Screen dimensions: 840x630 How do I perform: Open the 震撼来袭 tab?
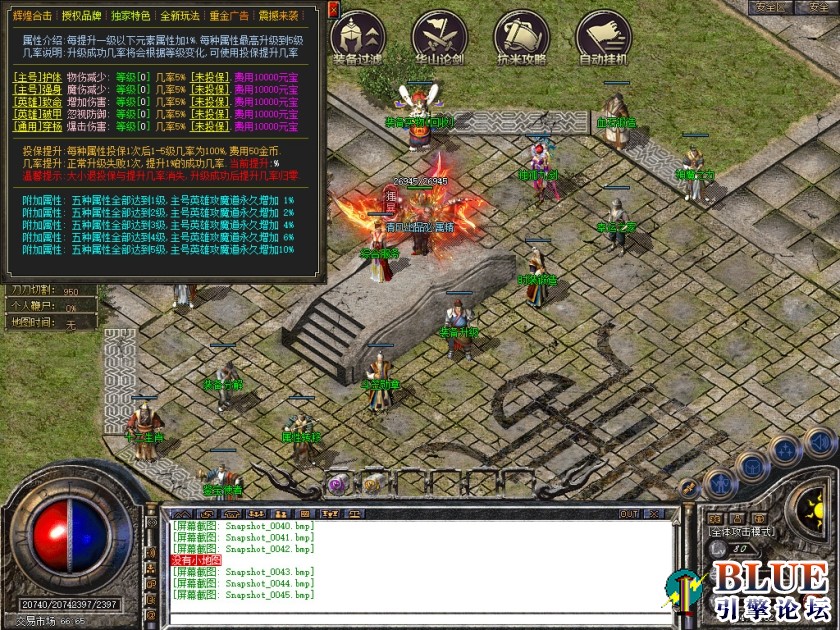pos(279,17)
